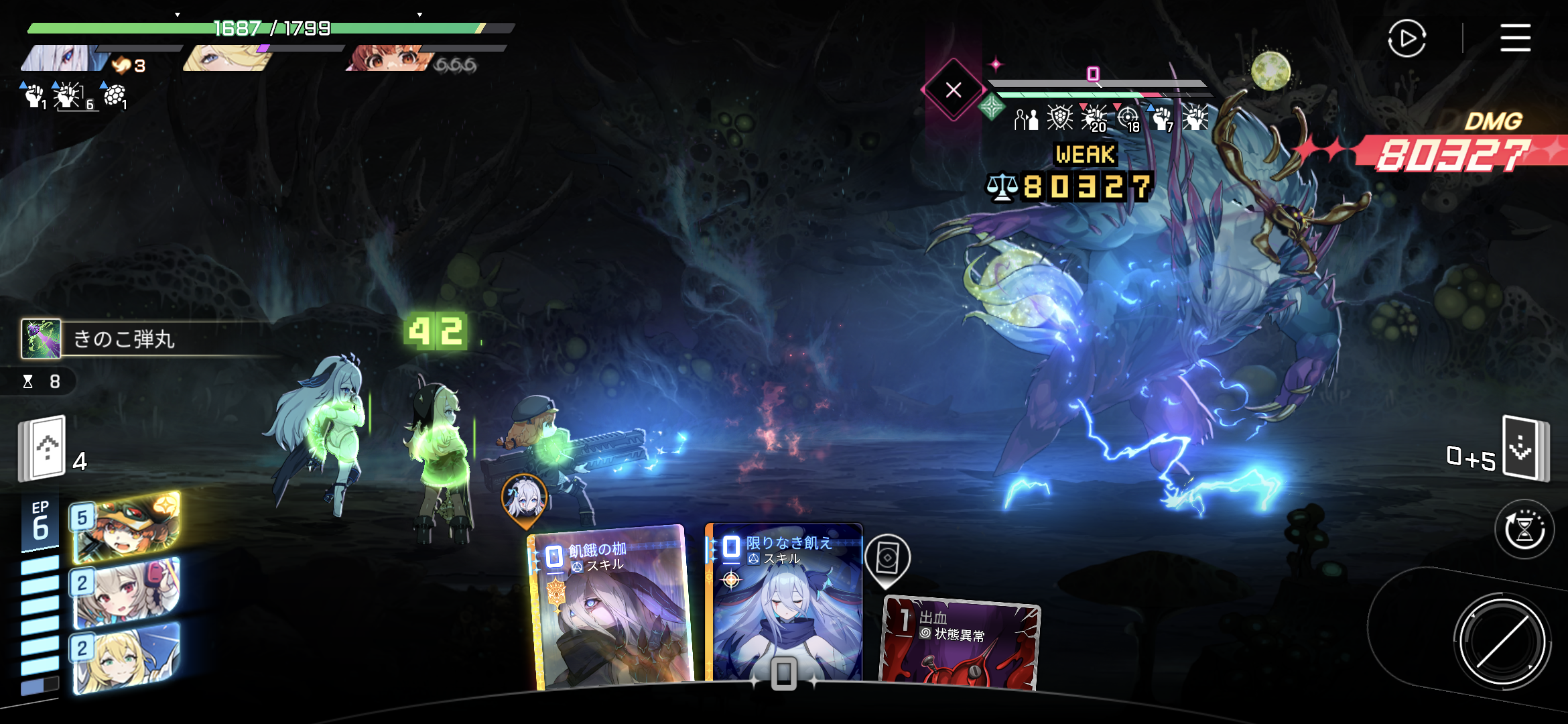Activate the 5-cost orange-haired character ego skill
Viewport: 1568px width, 724px height.
[126, 527]
